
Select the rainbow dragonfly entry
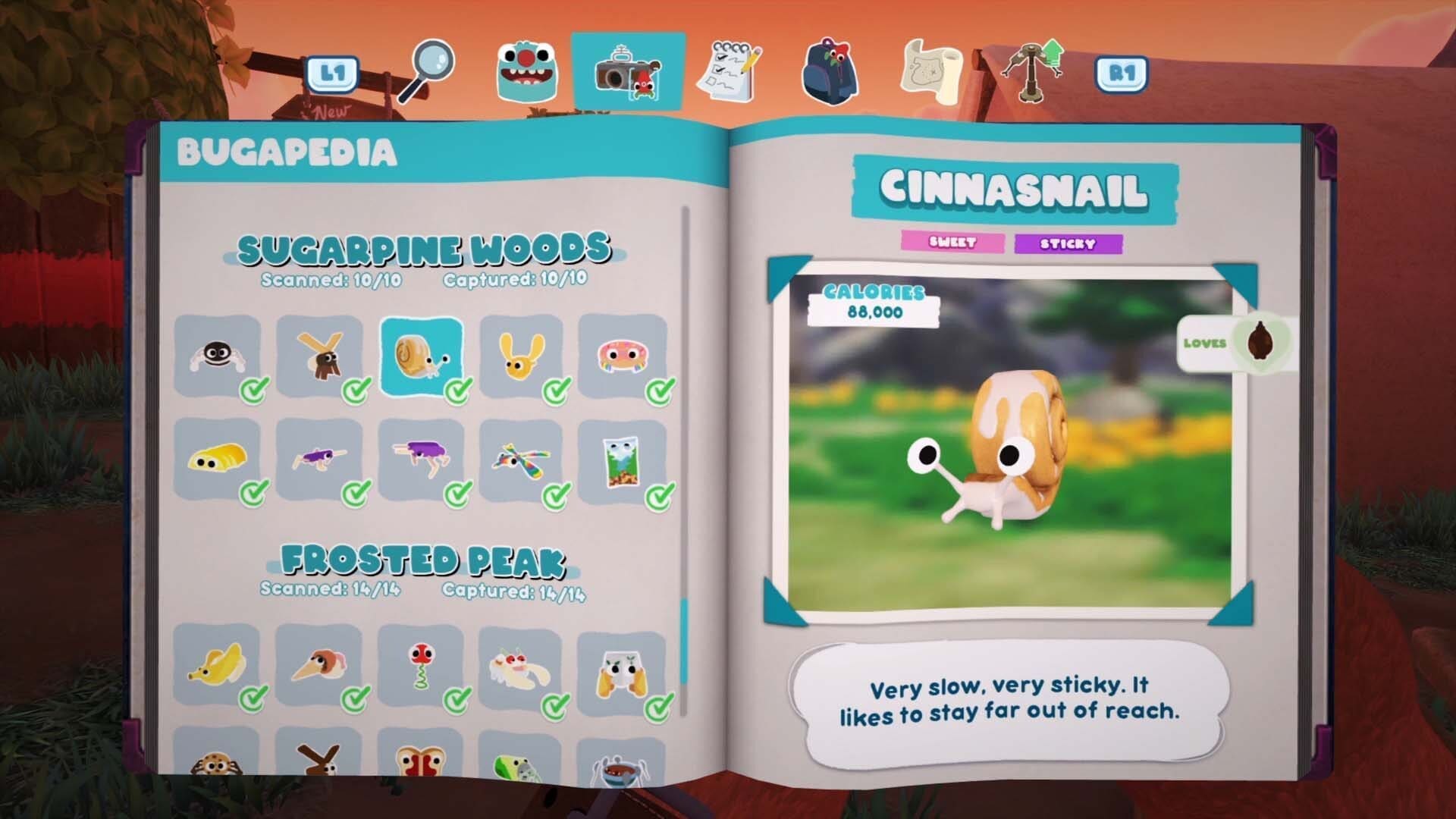tap(522, 459)
